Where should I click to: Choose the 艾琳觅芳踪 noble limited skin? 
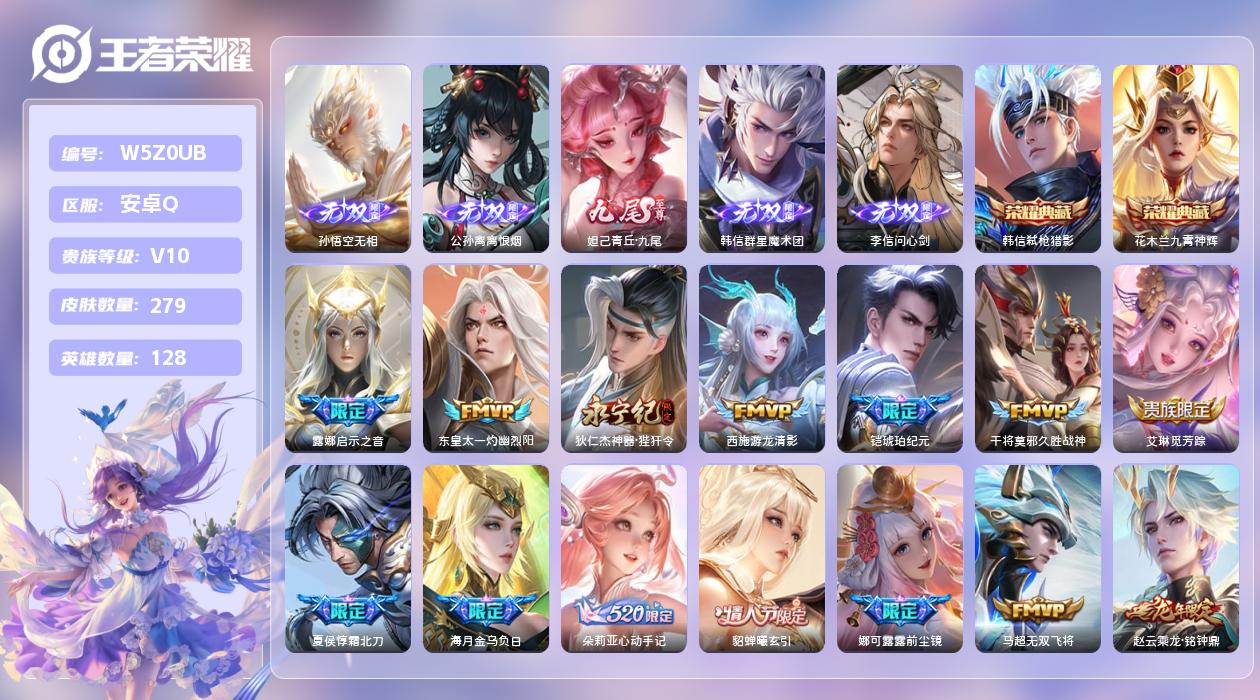pos(1176,358)
